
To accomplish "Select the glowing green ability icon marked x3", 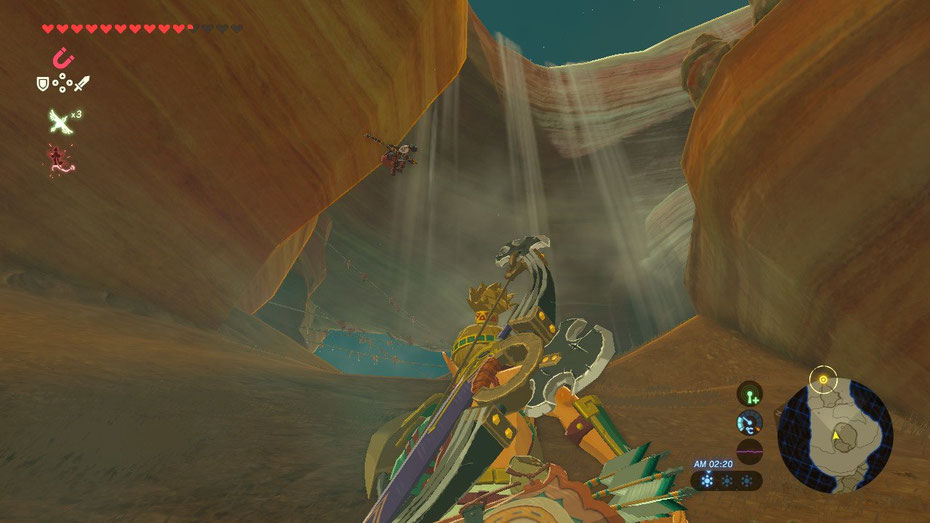I will (x=60, y=121).
